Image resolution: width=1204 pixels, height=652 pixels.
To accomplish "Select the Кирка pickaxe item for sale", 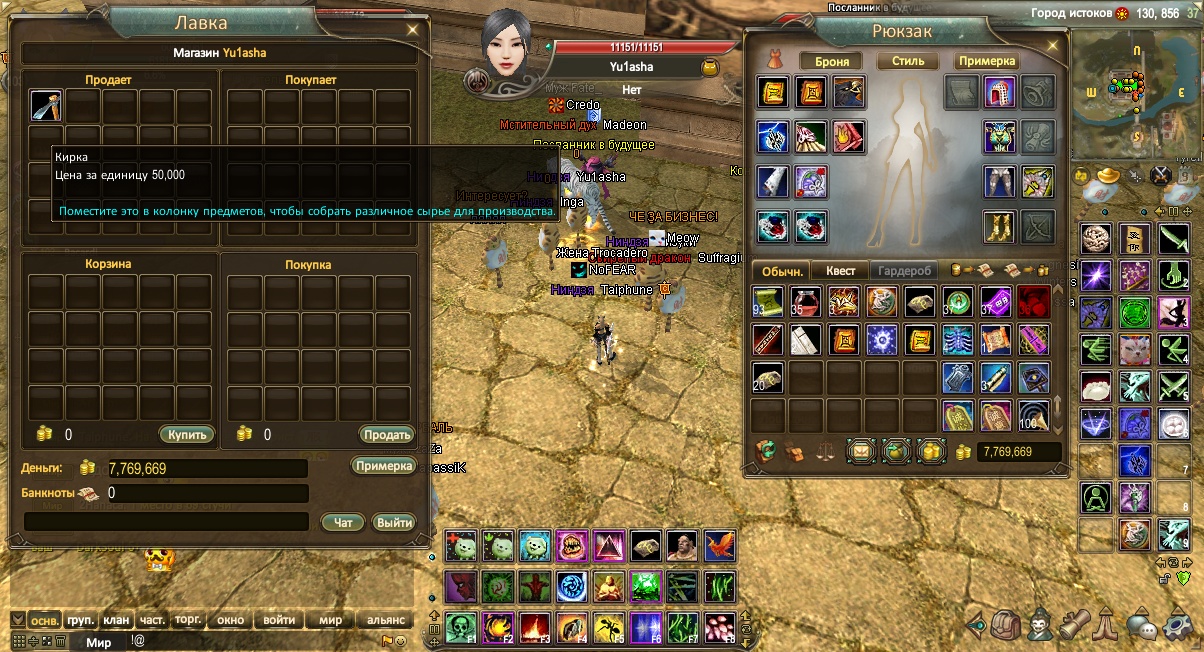I will (46, 106).
